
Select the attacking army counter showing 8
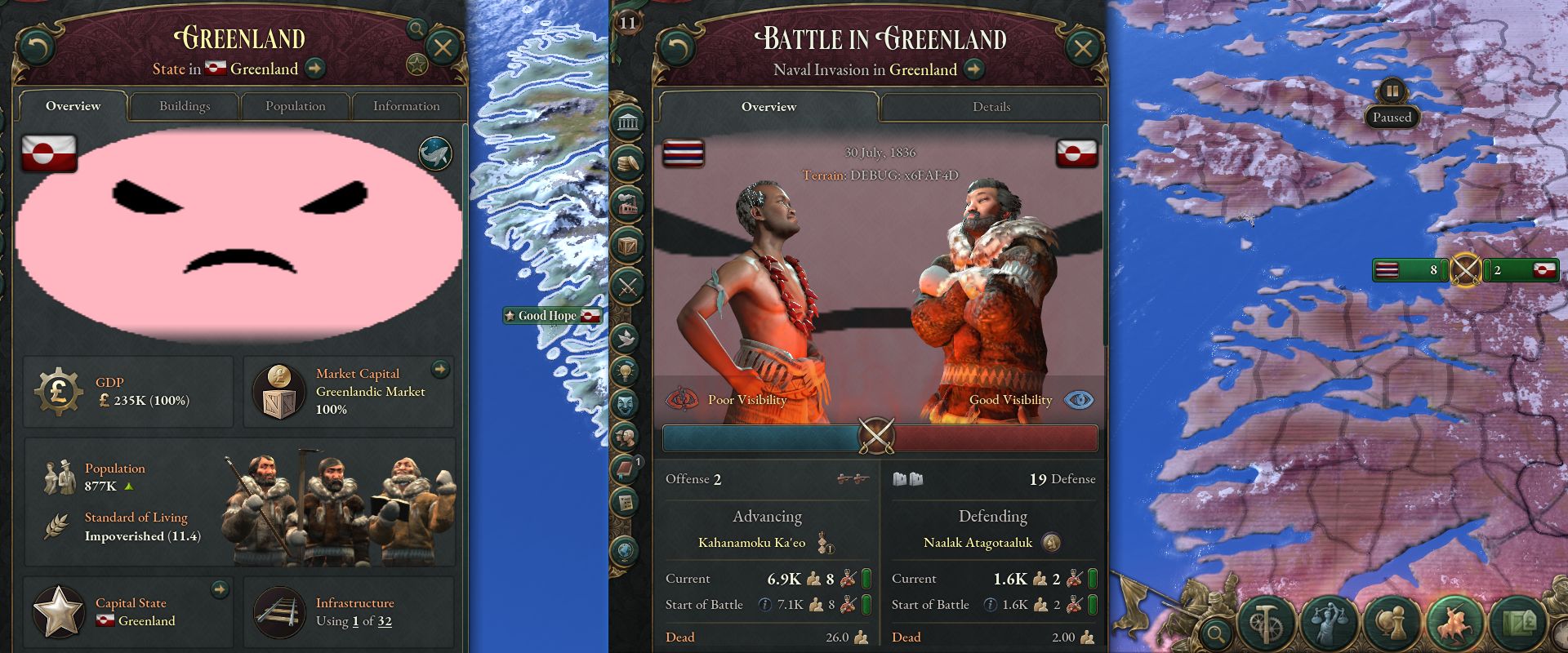click(1409, 269)
